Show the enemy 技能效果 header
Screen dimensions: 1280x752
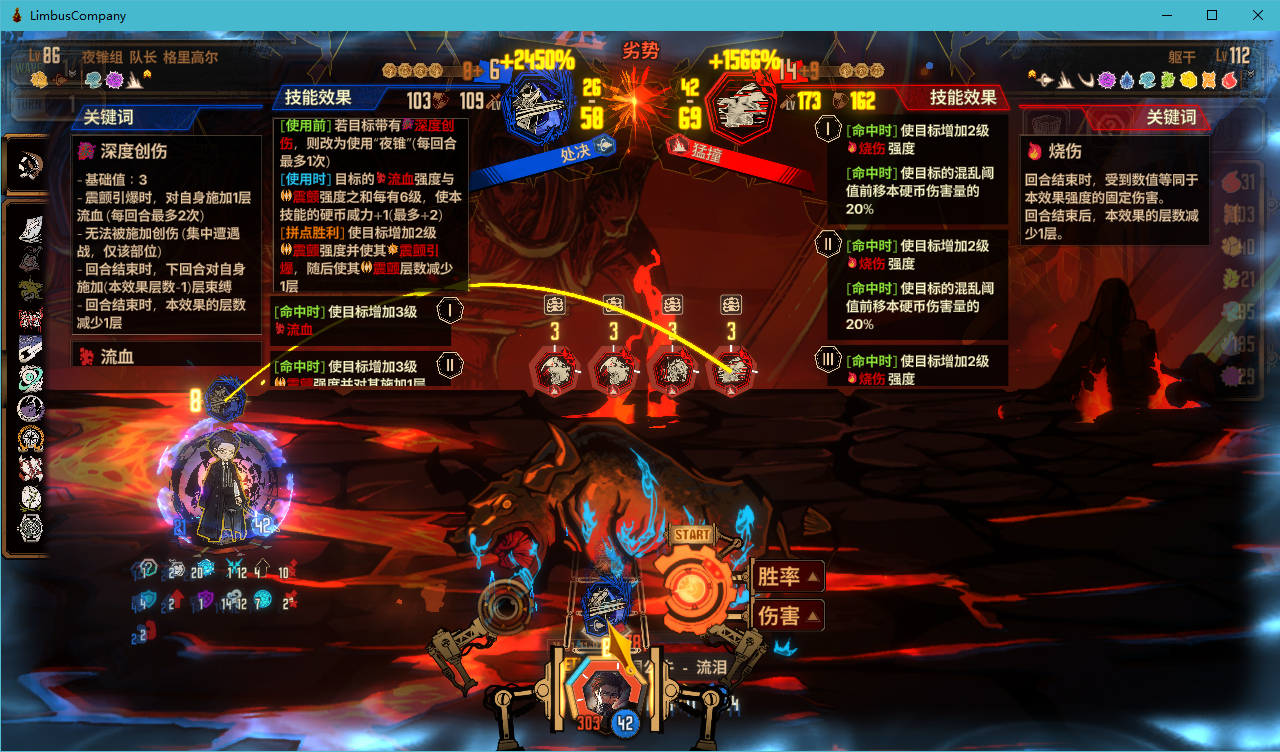pos(962,97)
